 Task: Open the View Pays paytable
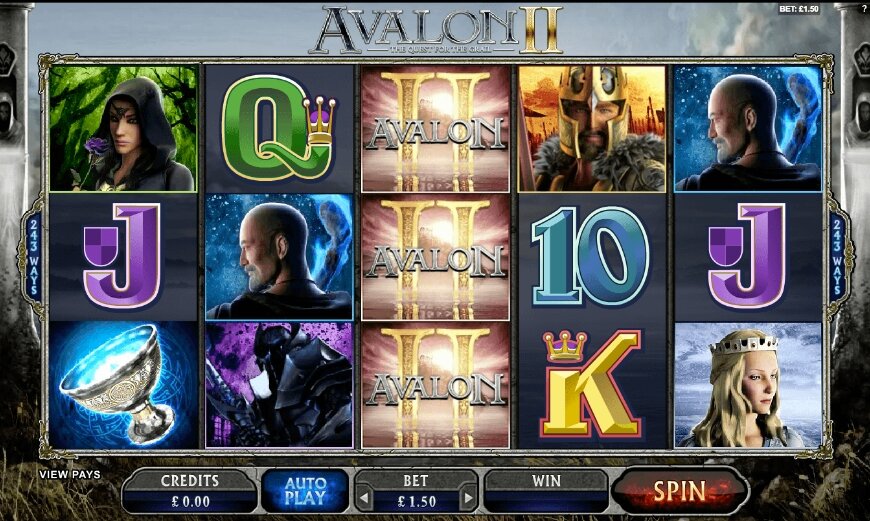coord(70,474)
